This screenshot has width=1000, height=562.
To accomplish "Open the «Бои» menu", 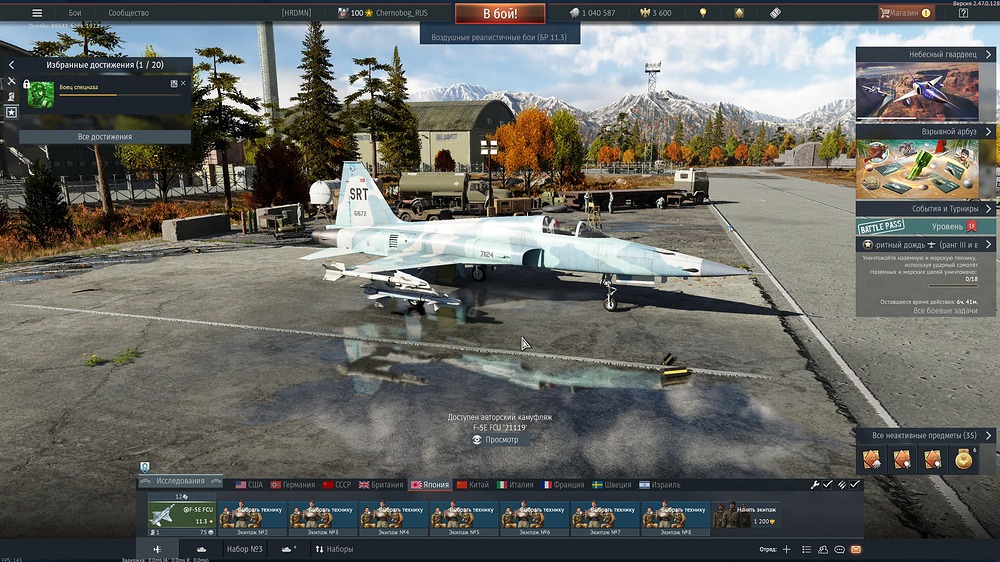I will [75, 13].
